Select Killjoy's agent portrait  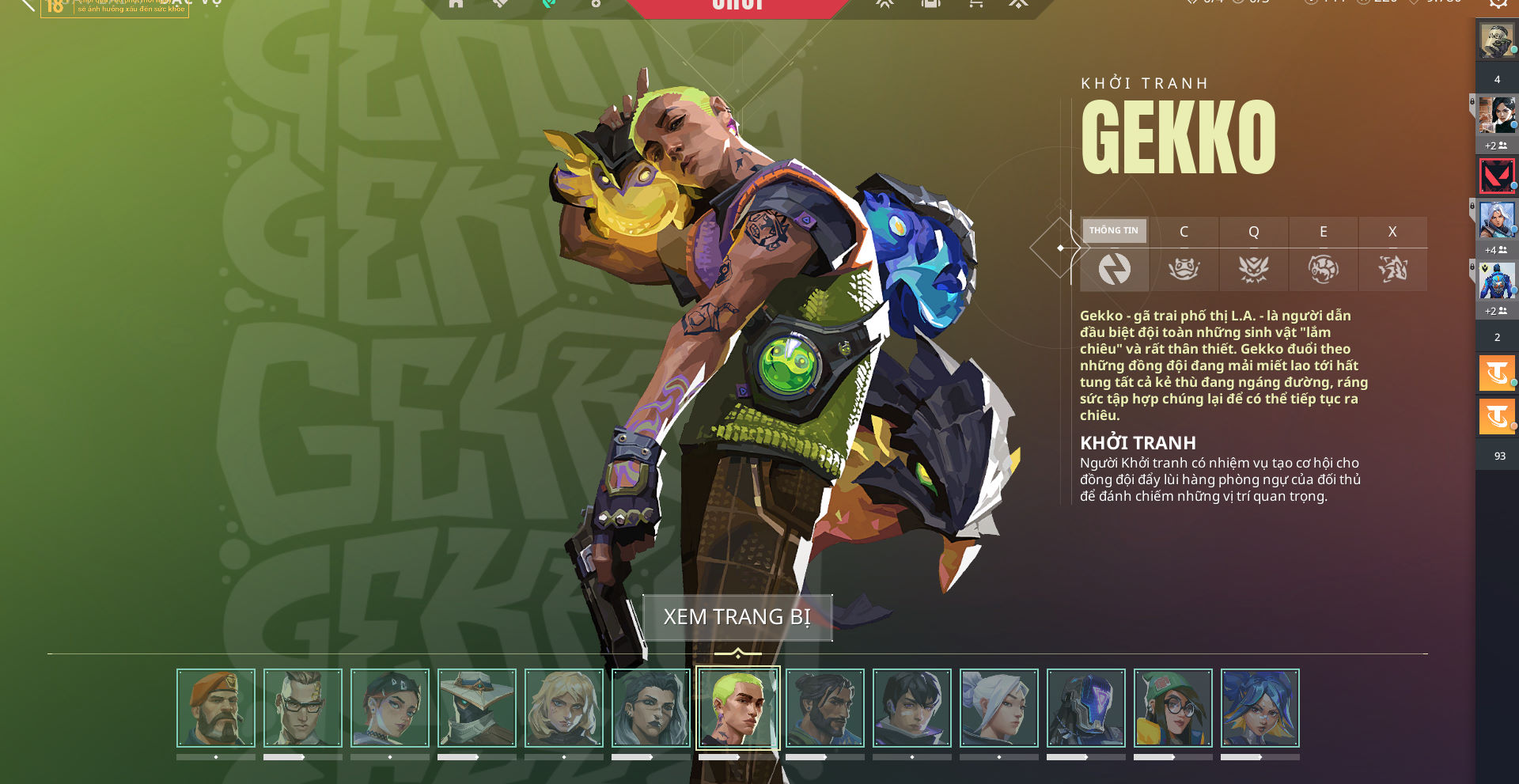point(1173,708)
